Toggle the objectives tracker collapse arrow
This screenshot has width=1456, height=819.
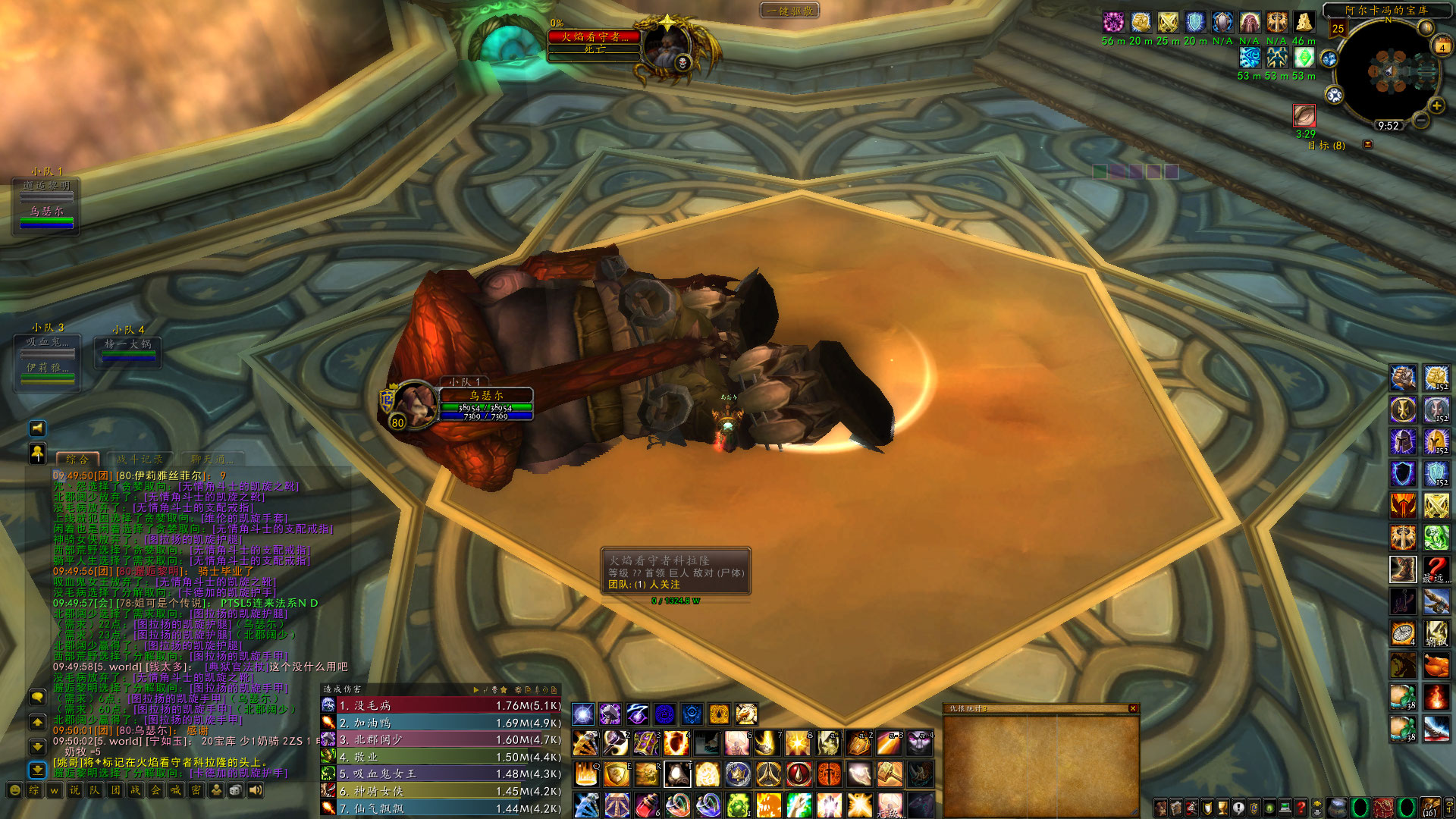1368,144
